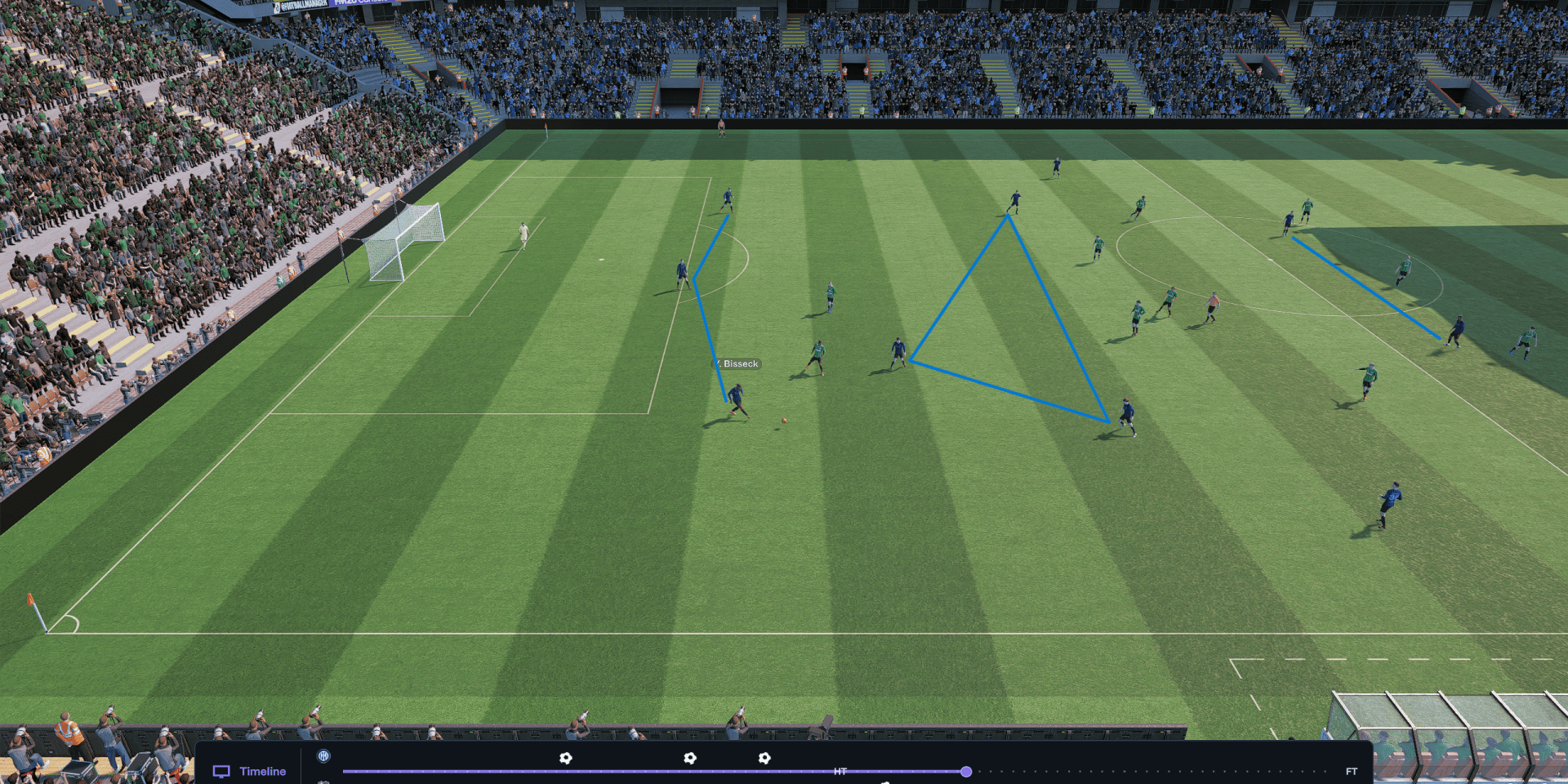This screenshot has height=784, width=1568.
Task: Click the HT half-time marker on timeline
Action: pyautogui.click(x=840, y=771)
